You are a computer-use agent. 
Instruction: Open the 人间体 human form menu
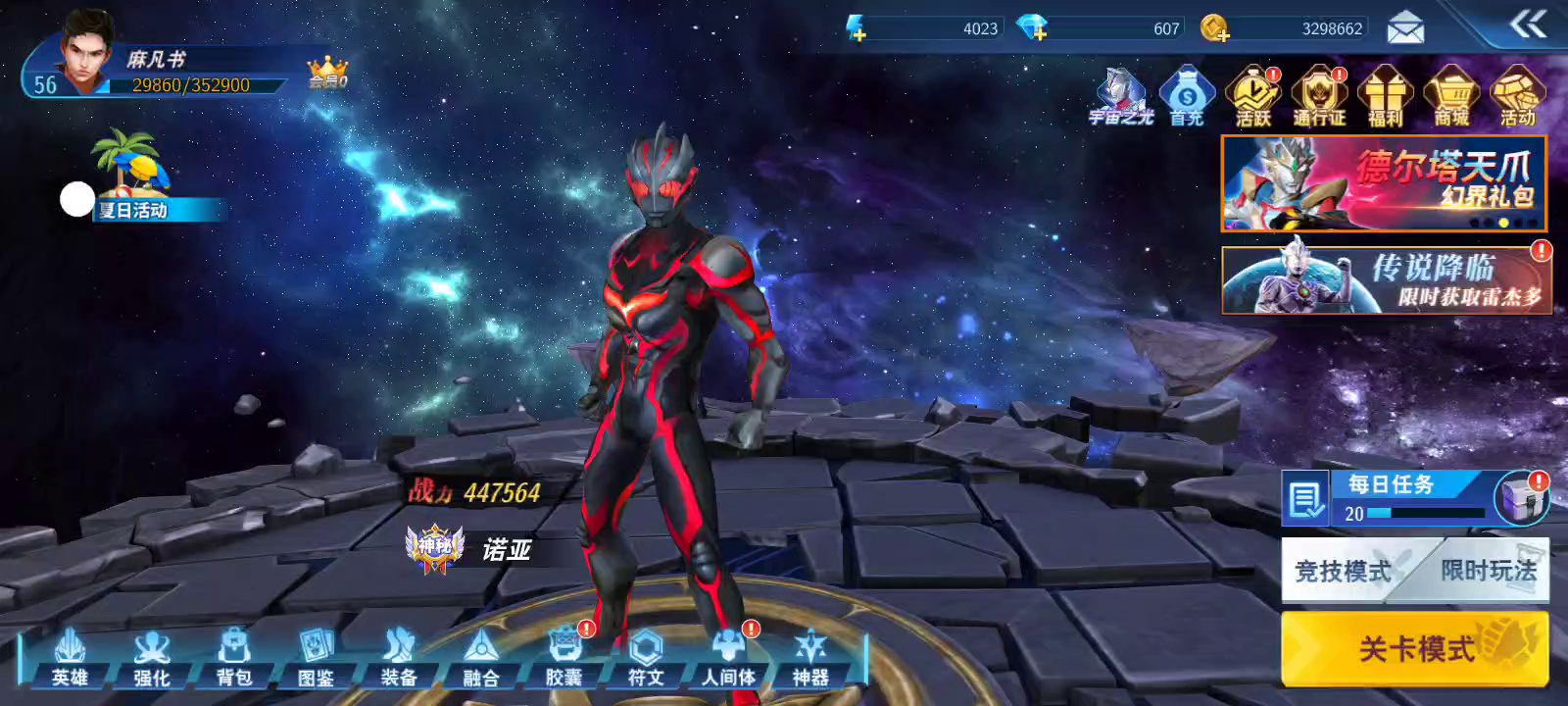click(728, 658)
